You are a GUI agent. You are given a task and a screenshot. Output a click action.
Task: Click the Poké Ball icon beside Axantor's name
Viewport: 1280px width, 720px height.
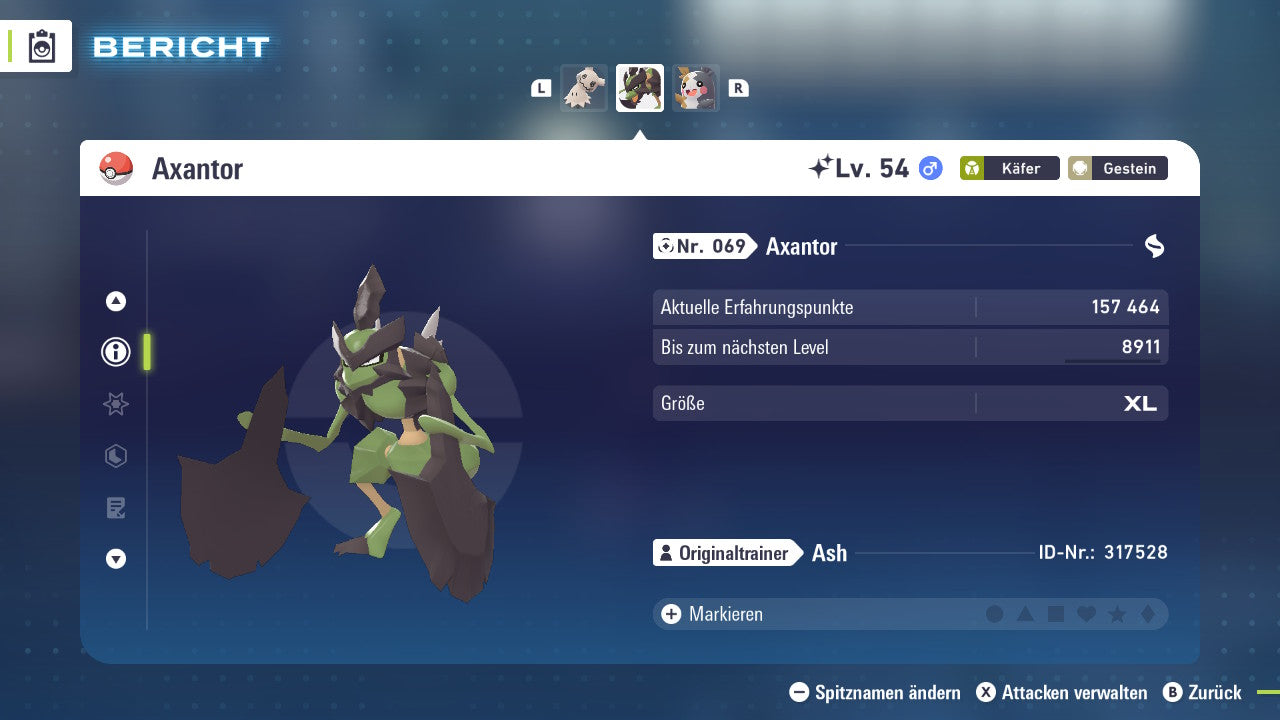pos(117,169)
